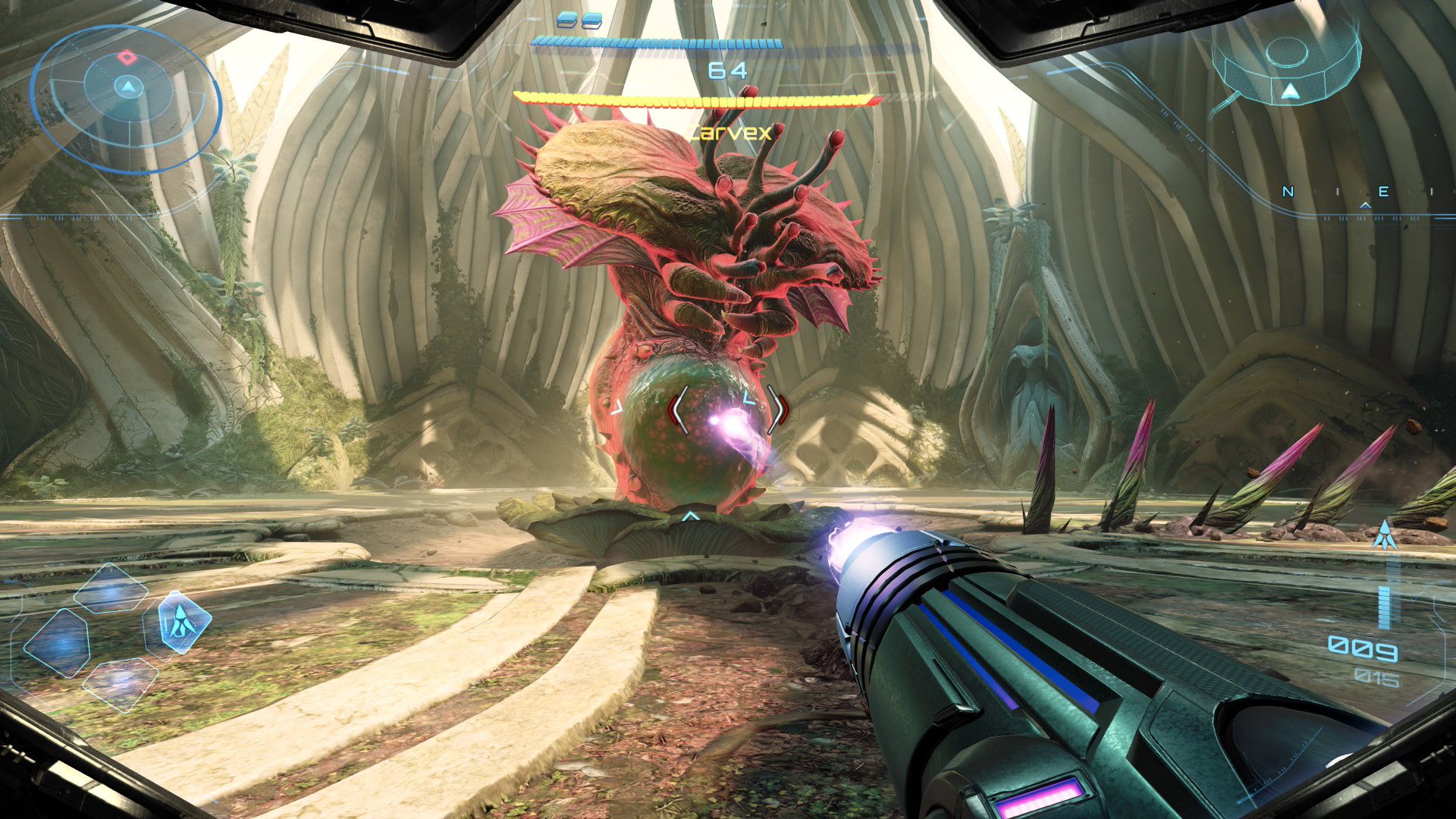Select the missile icon above the ammo count
Screen dimensions: 1456x819
coord(1385,535)
